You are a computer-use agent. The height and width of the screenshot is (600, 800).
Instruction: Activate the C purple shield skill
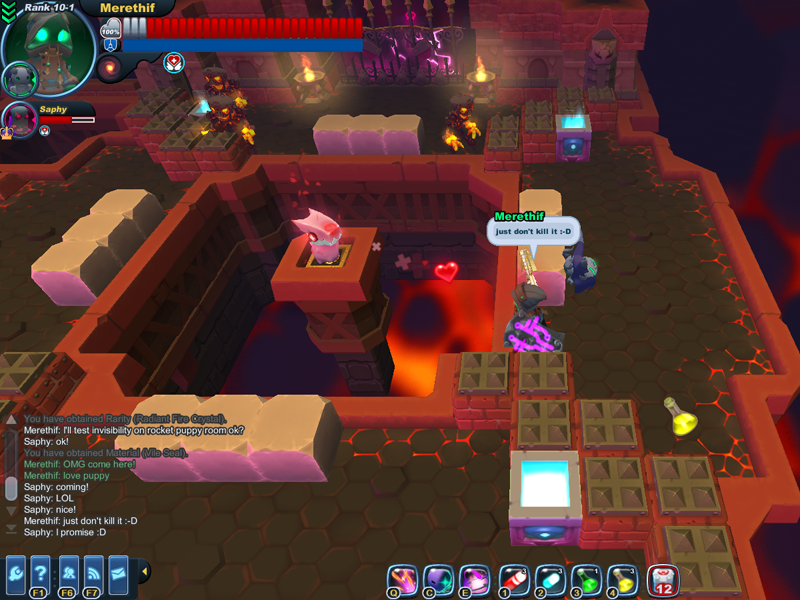pos(438,578)
